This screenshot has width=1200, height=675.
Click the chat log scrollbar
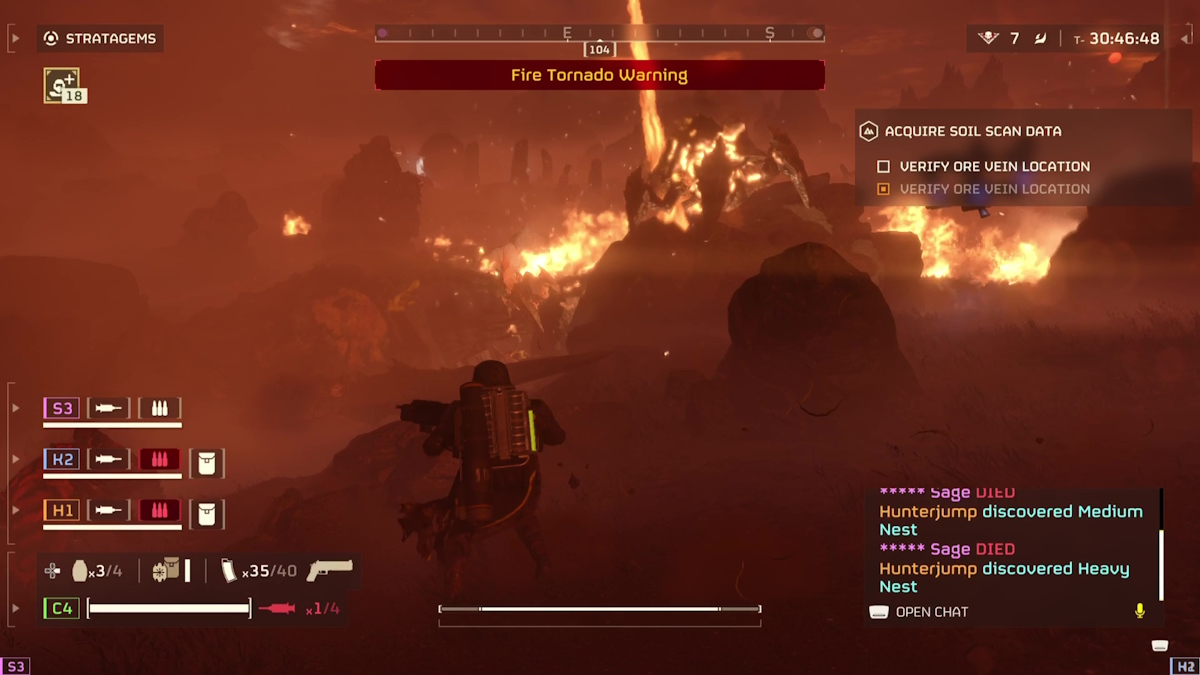coord(1160,545)
